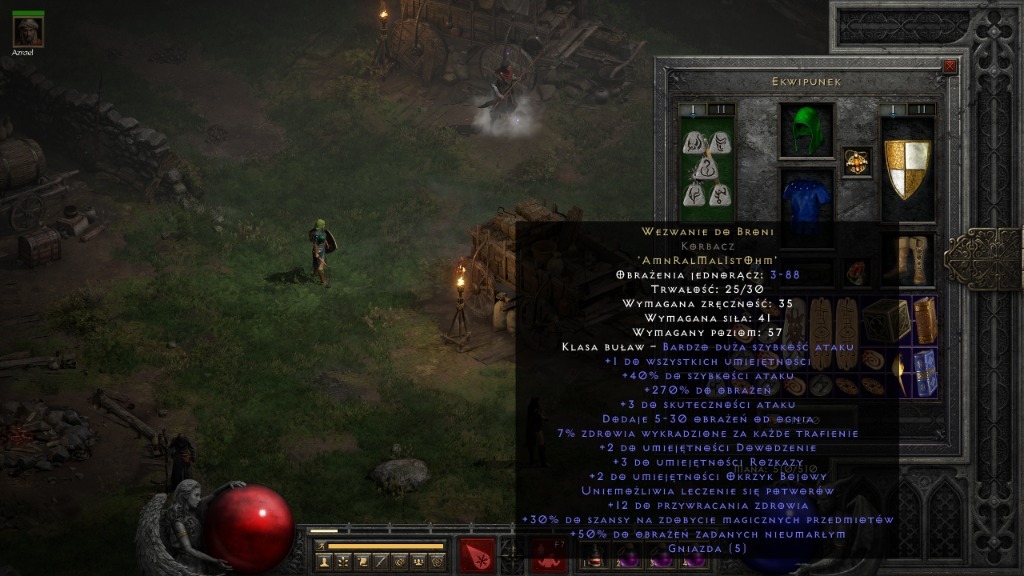Click the gold and white shield
Image resolution: width=1024 pixels, height=576 pixels.
907,167
